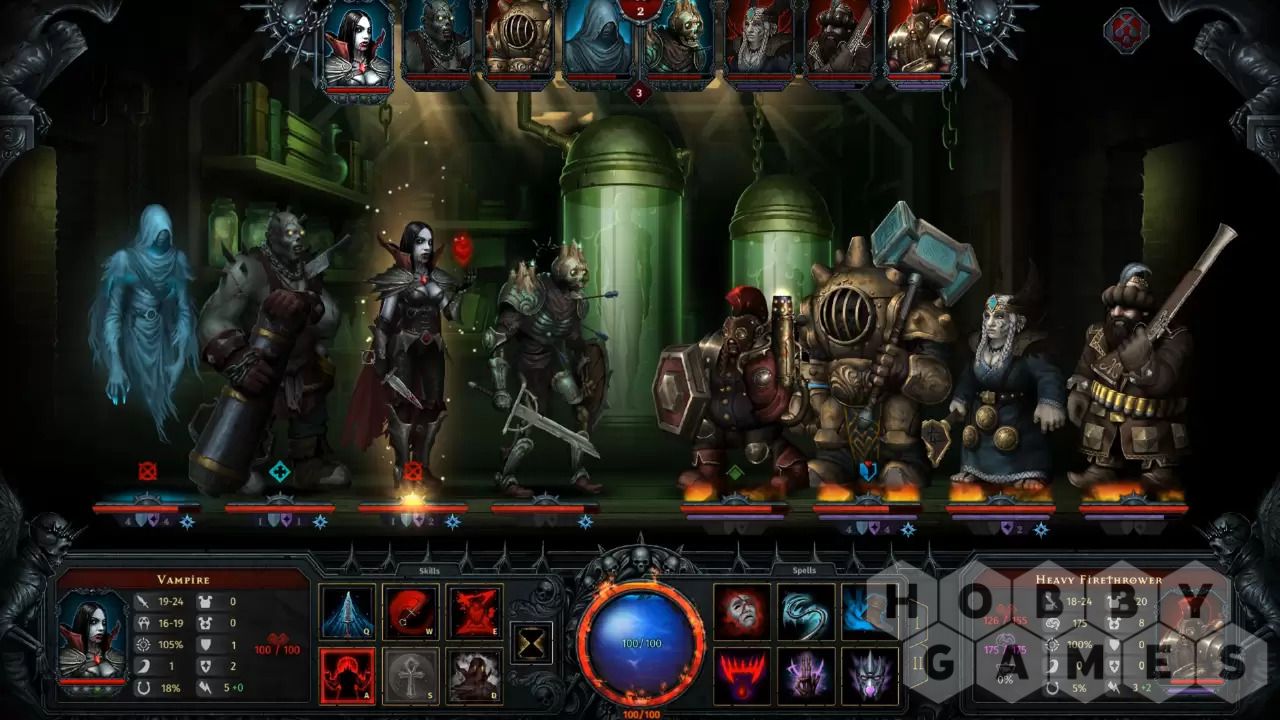
Task: Cast the purple horned helmet spell
Action: coord(868,676)
